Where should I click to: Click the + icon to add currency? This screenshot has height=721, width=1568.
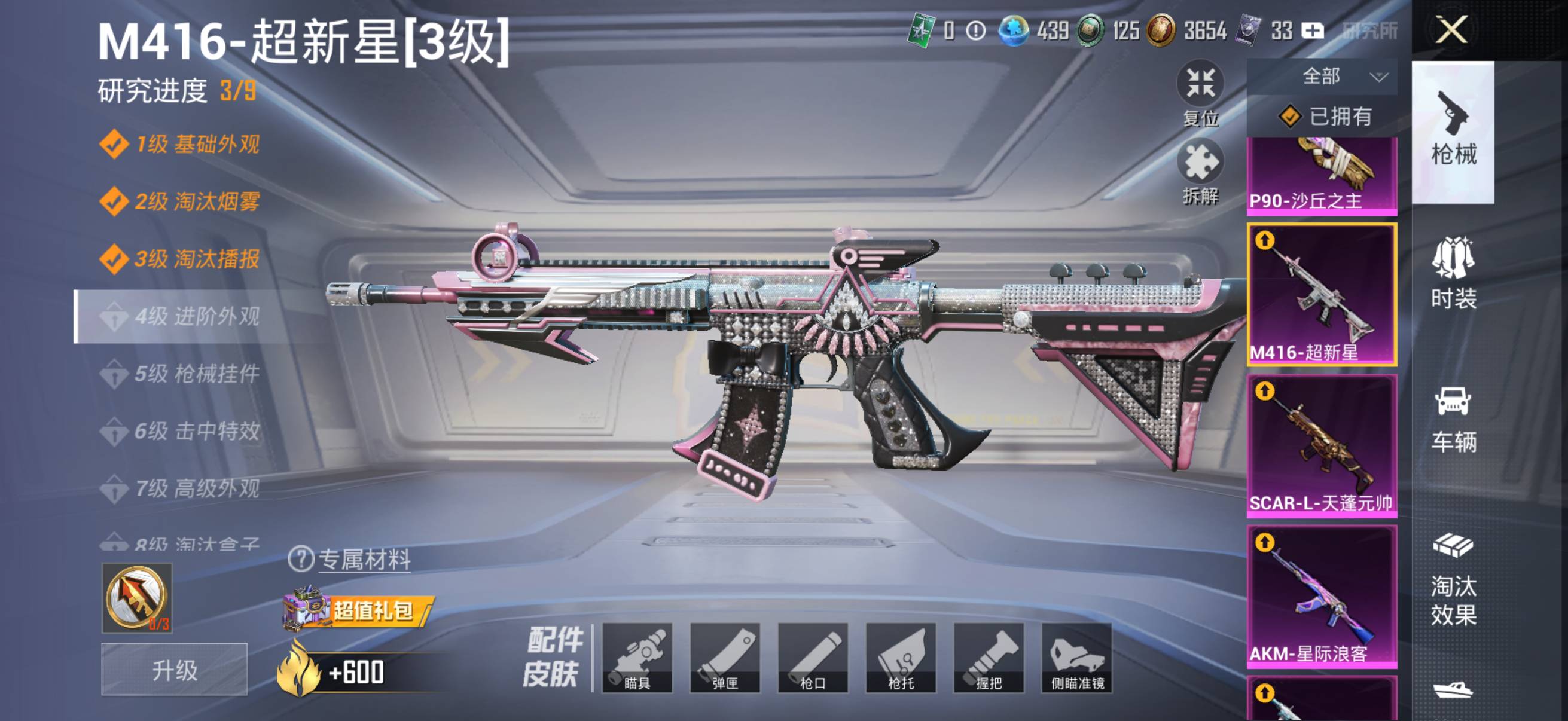(1313, 31)
